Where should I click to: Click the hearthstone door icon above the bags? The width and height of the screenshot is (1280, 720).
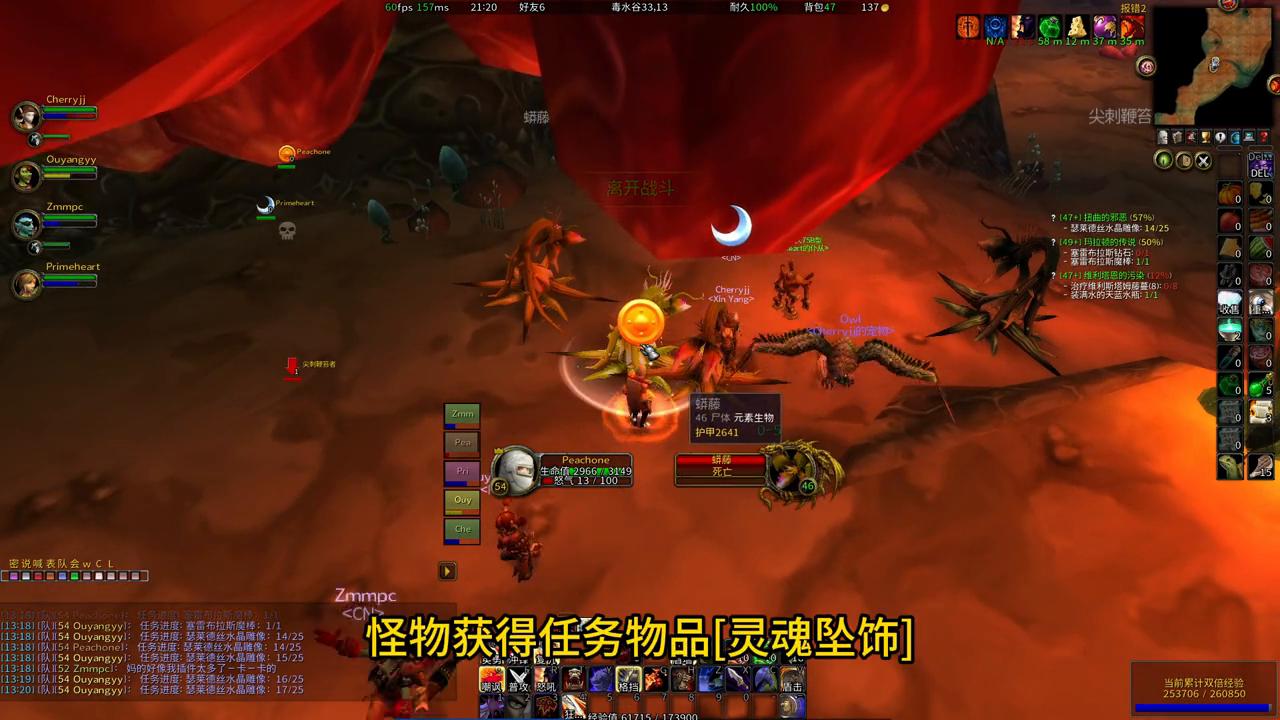[x=1184, y=160]
